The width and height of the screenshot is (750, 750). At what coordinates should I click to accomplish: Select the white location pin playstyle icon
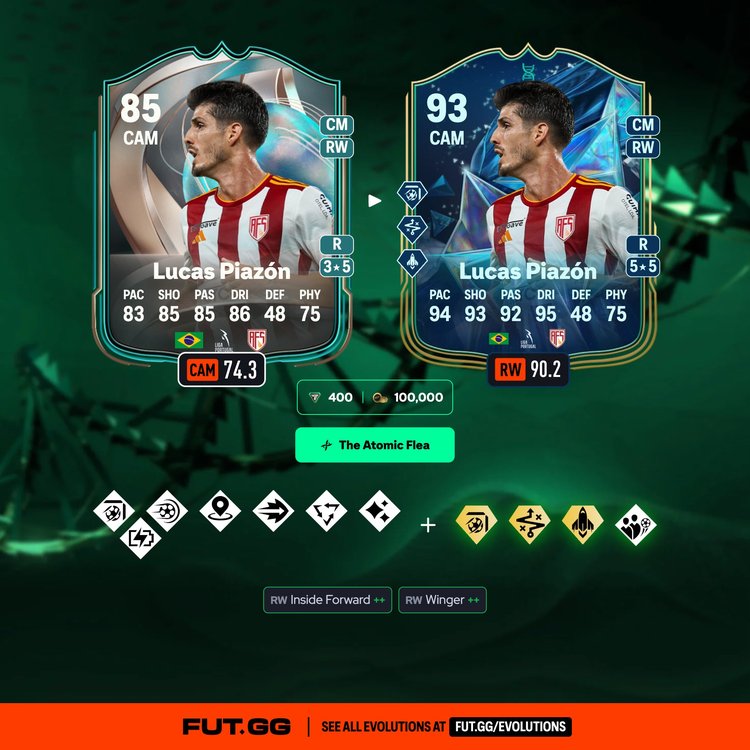point(220,511)
